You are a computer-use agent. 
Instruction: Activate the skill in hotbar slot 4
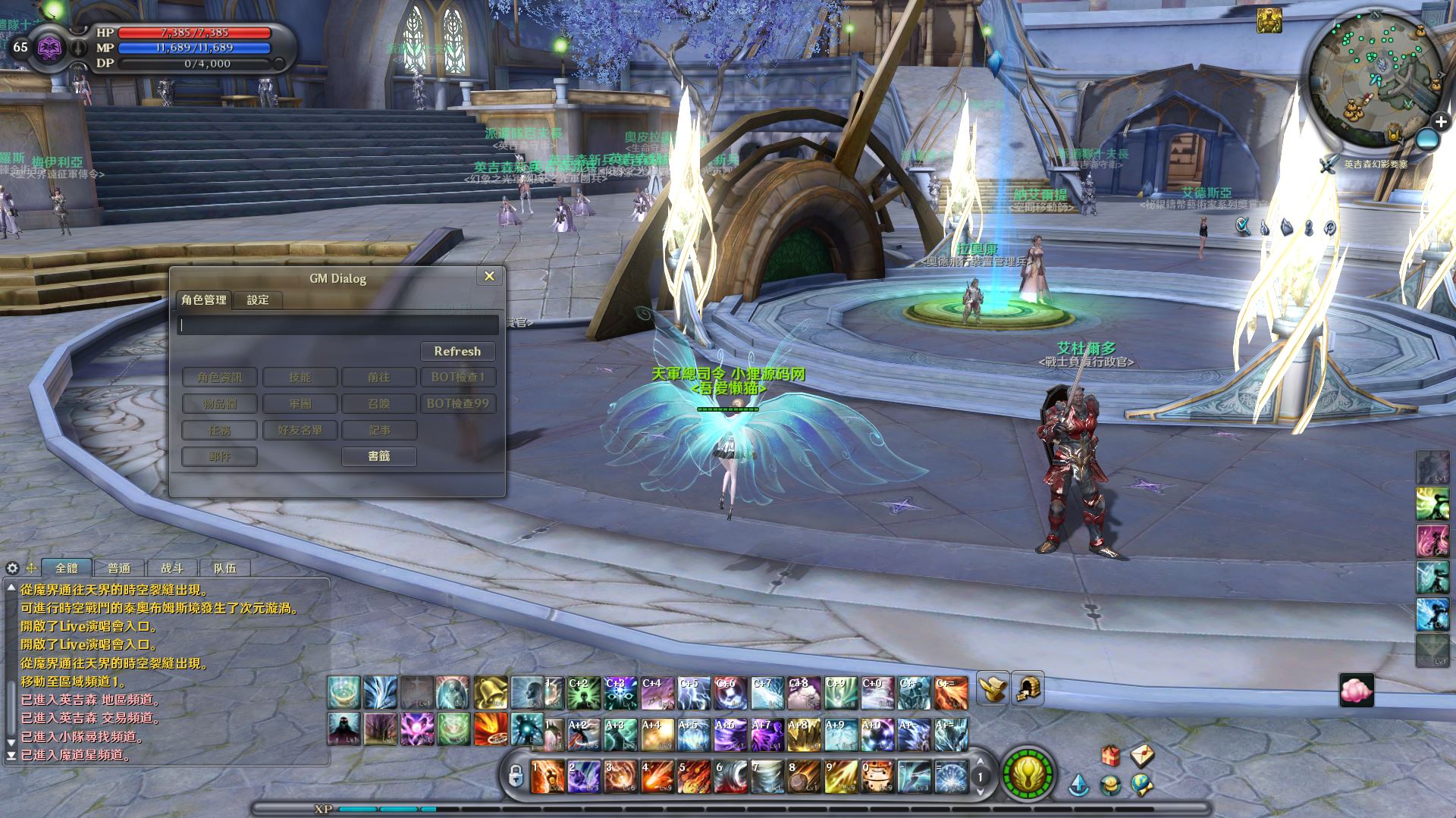(657, 777)
